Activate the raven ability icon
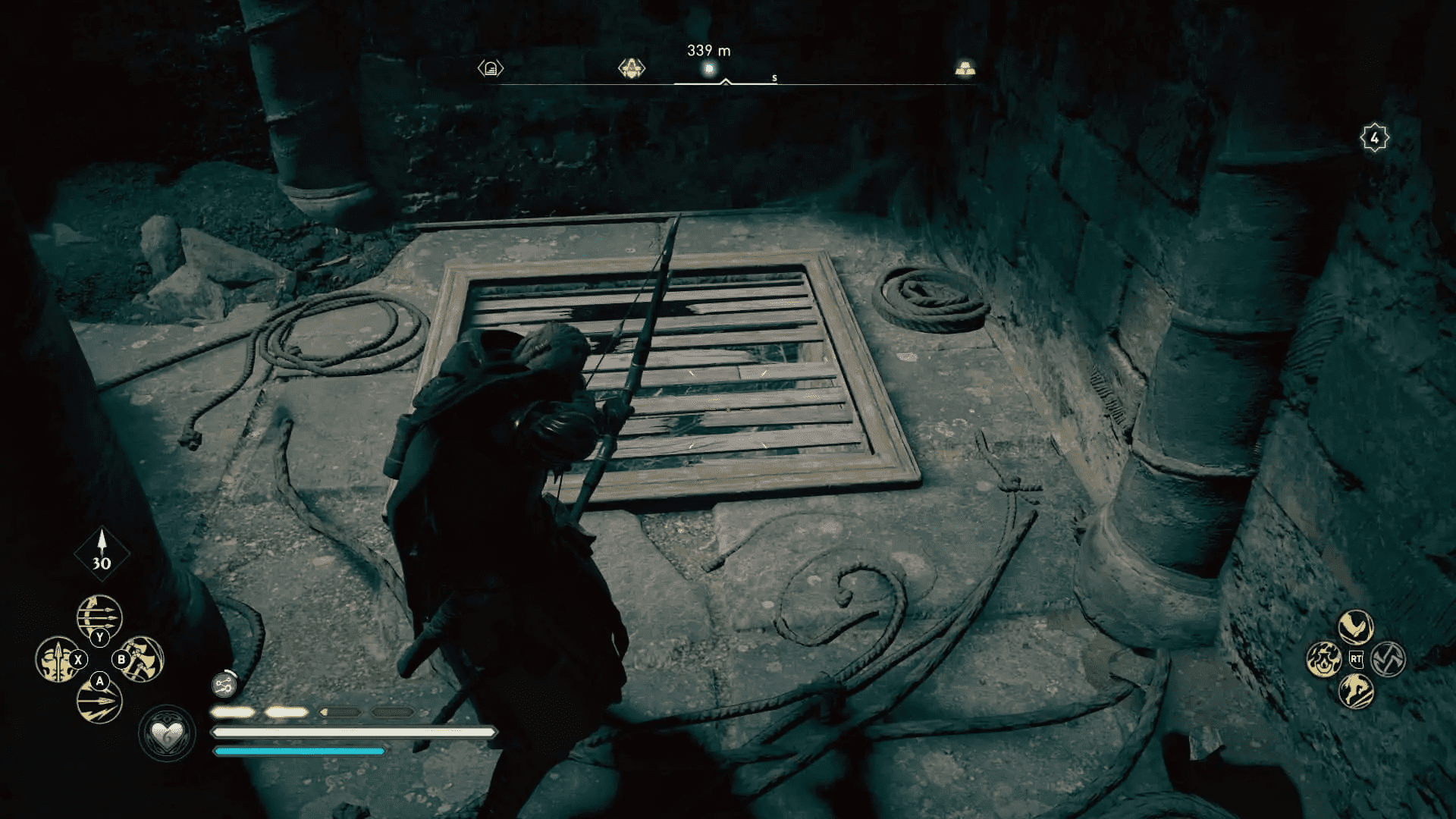 pos(1357,627)
